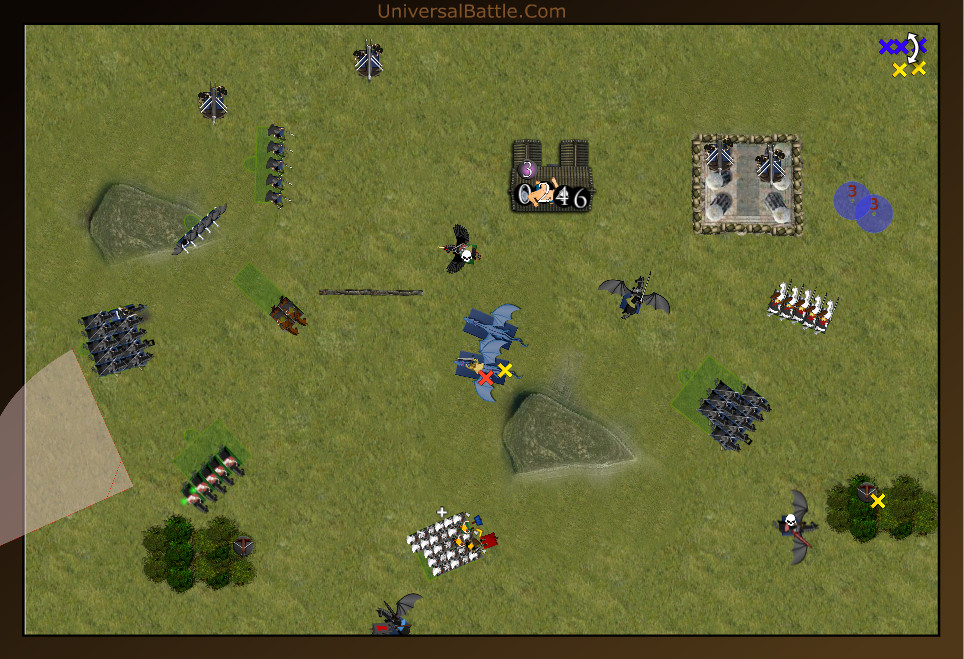Select the purple 3 counter token
This screenshot has height=659, width=964.
(x=527, y=169)
